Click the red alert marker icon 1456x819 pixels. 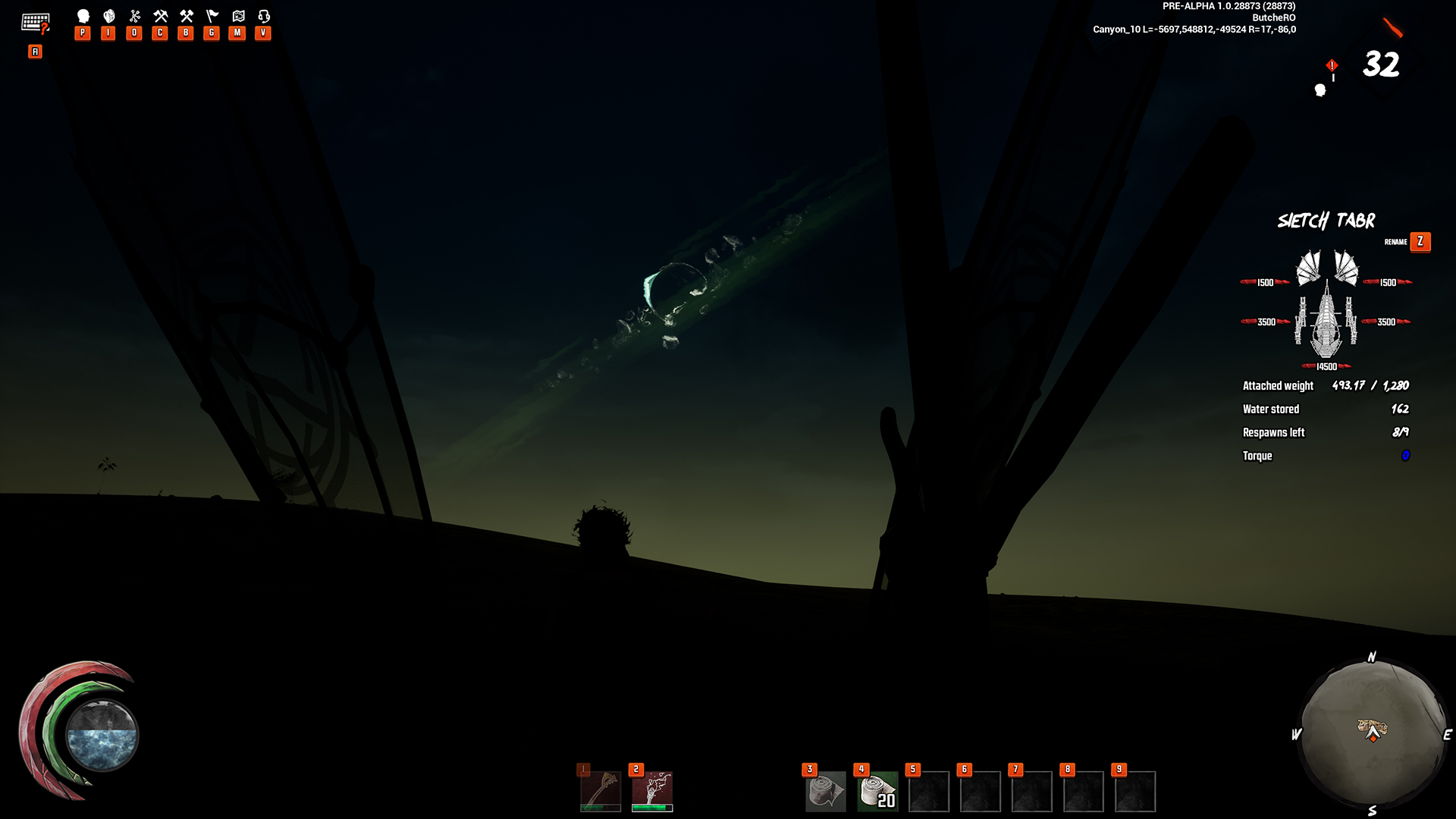point(1332,66)
